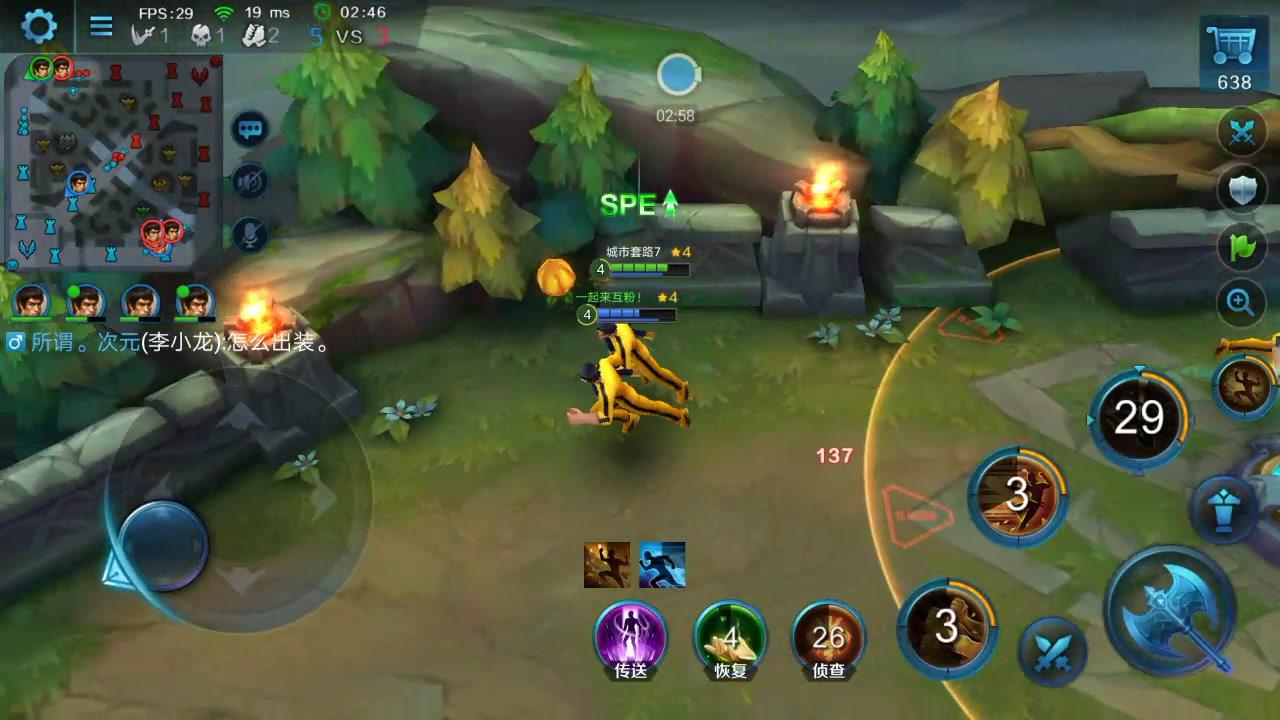The image size is (1280, 720).
Task: Tap the blue tower-target button
Action: point(1222,507)
